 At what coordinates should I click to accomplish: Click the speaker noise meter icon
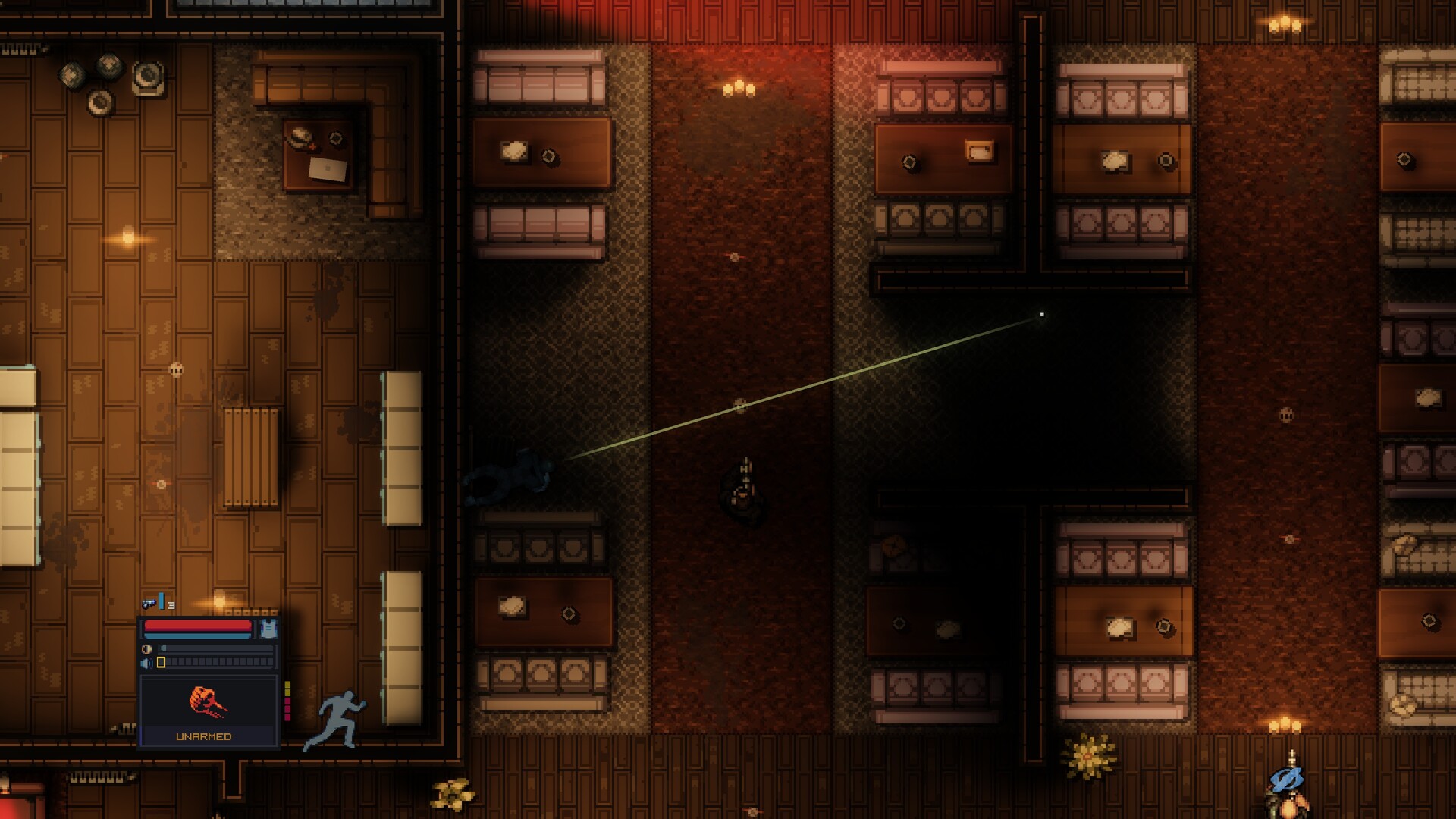click(146, 662)
